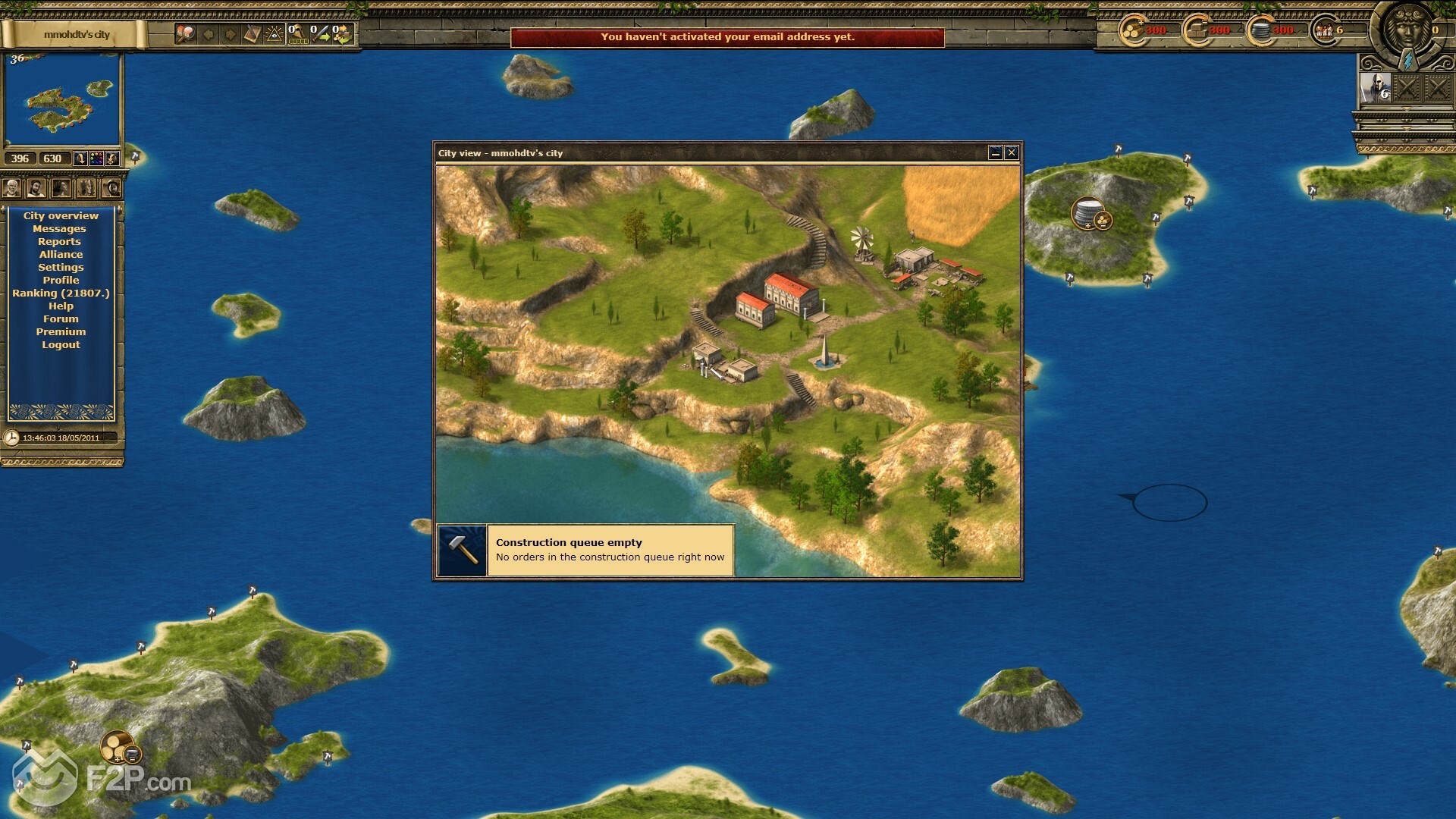The width and height of the screenshot is (1456, 819).
Task: View Reports in the side menu
Action: (59, 242)
